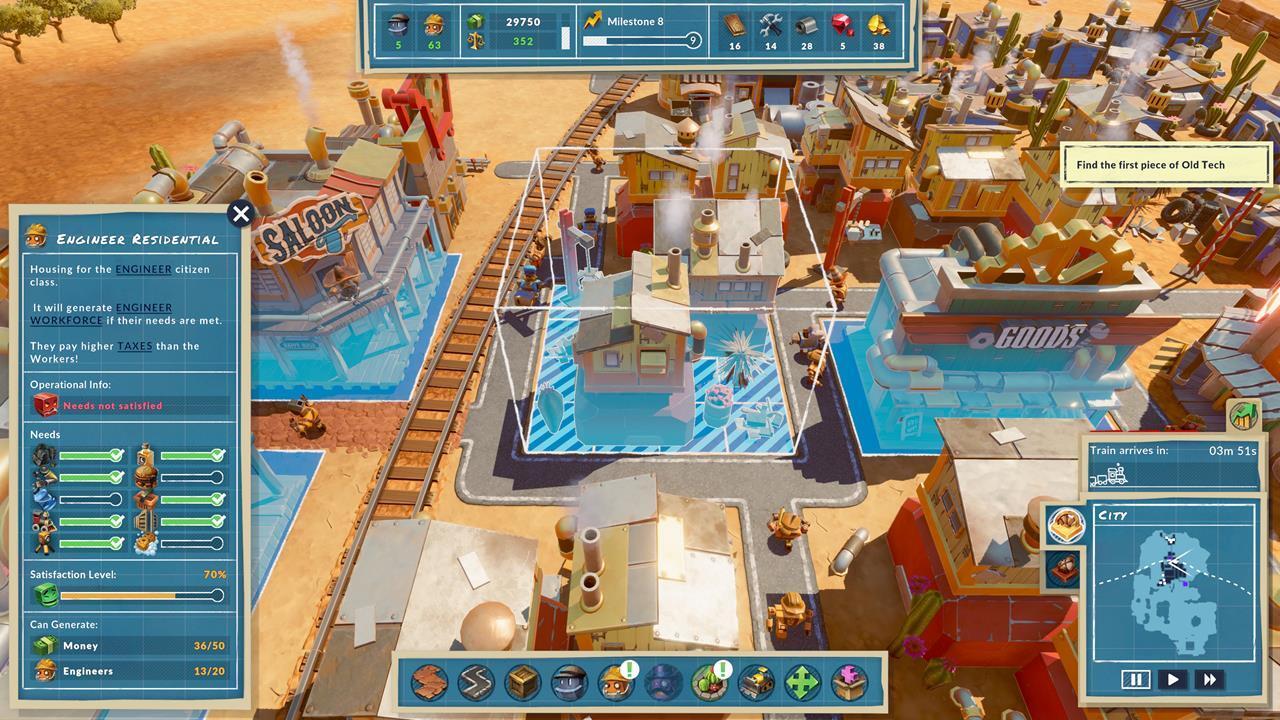Viewport: 1280px width, 720px height.
Task: Pause the game simulation
Action: 1136,679
